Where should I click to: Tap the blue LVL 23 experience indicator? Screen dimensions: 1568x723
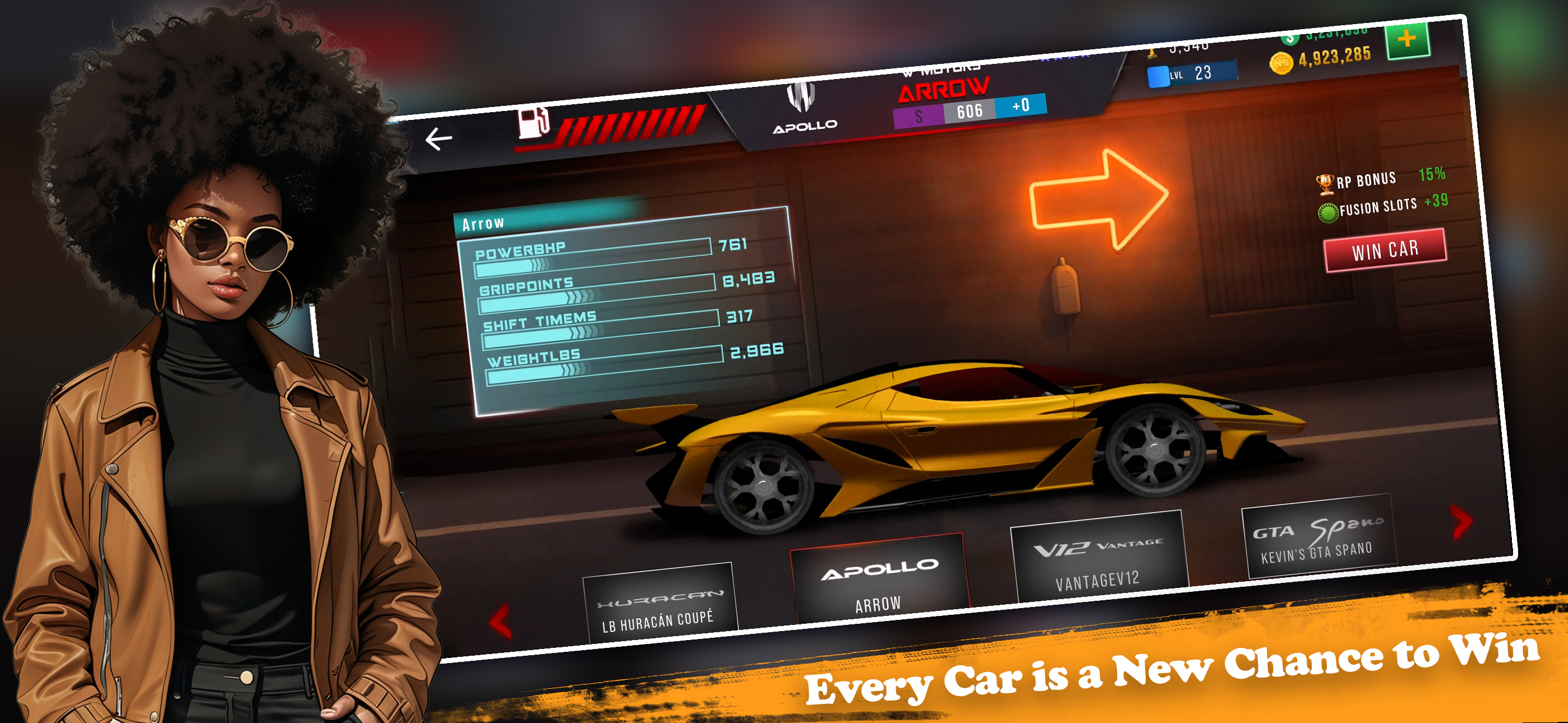[x=1192, y=73]
